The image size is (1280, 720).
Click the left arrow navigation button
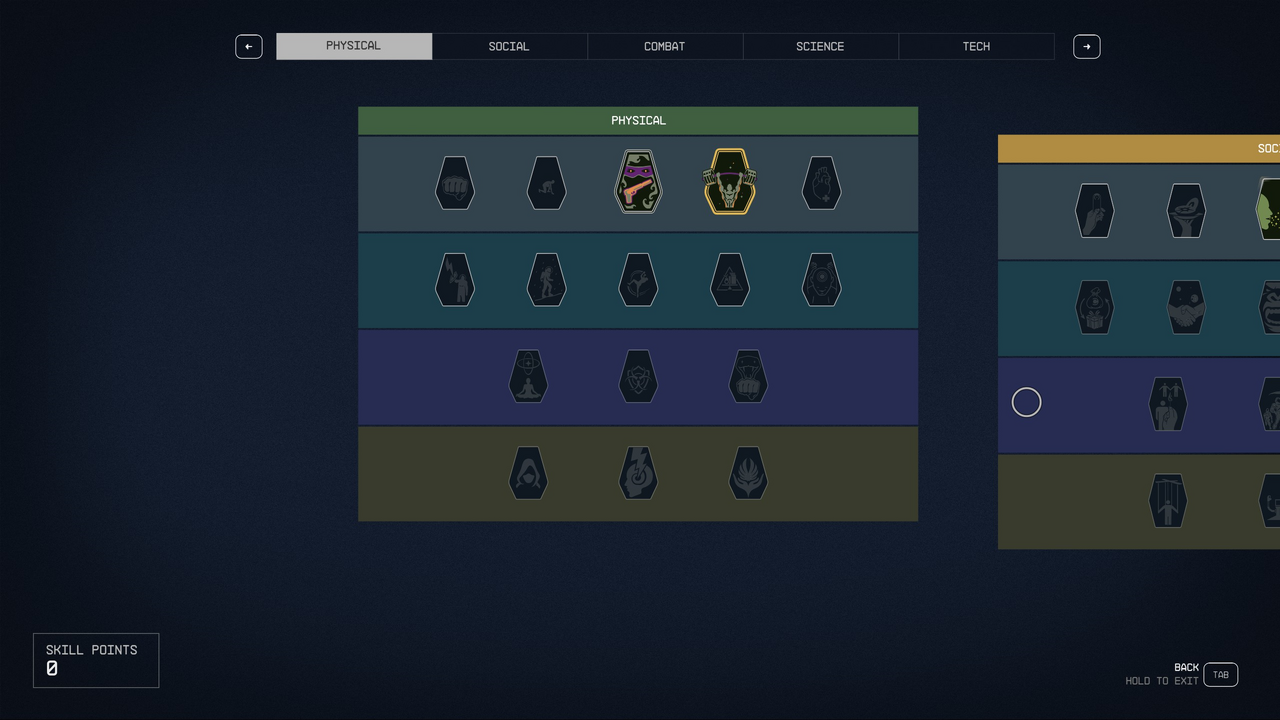tap(249, 46)
